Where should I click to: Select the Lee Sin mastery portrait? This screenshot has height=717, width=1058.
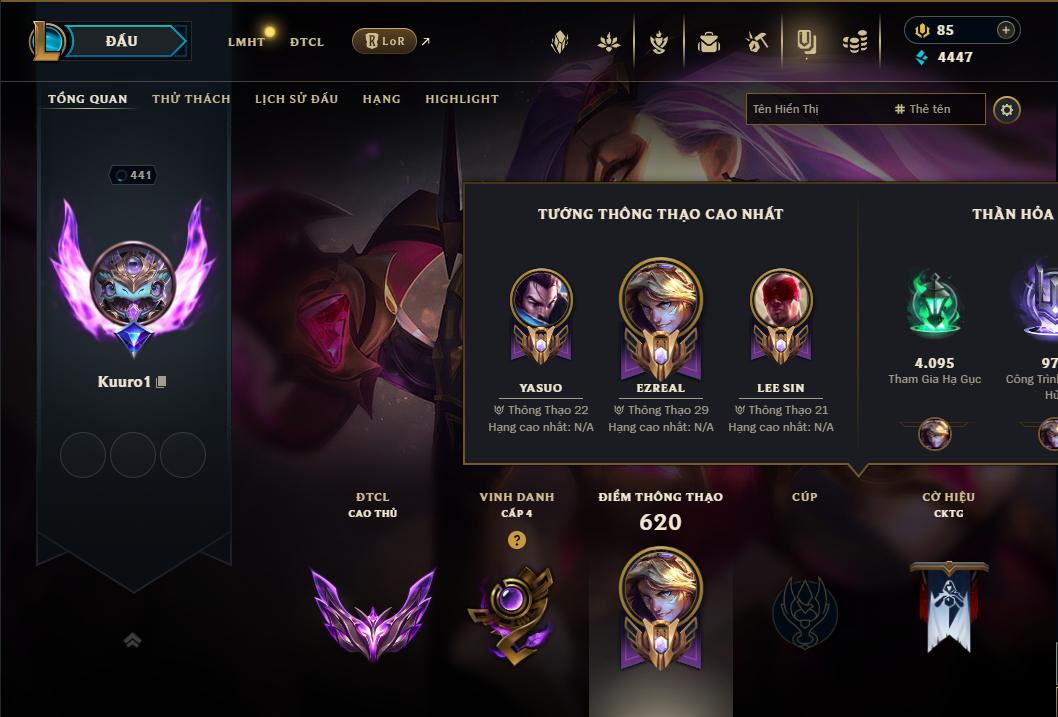click(x=781, y=300)
